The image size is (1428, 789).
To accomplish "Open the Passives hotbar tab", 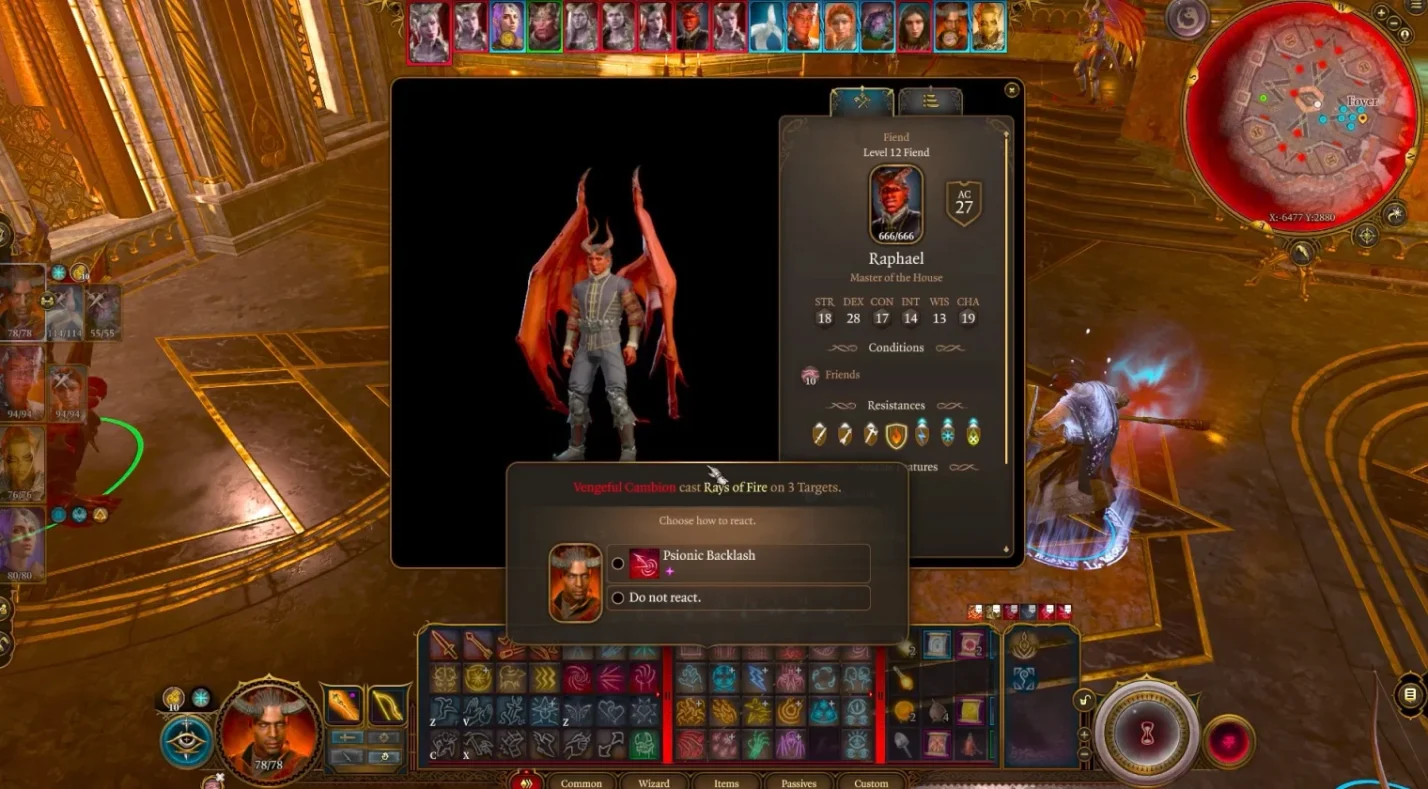I will (x=798, y=783).
